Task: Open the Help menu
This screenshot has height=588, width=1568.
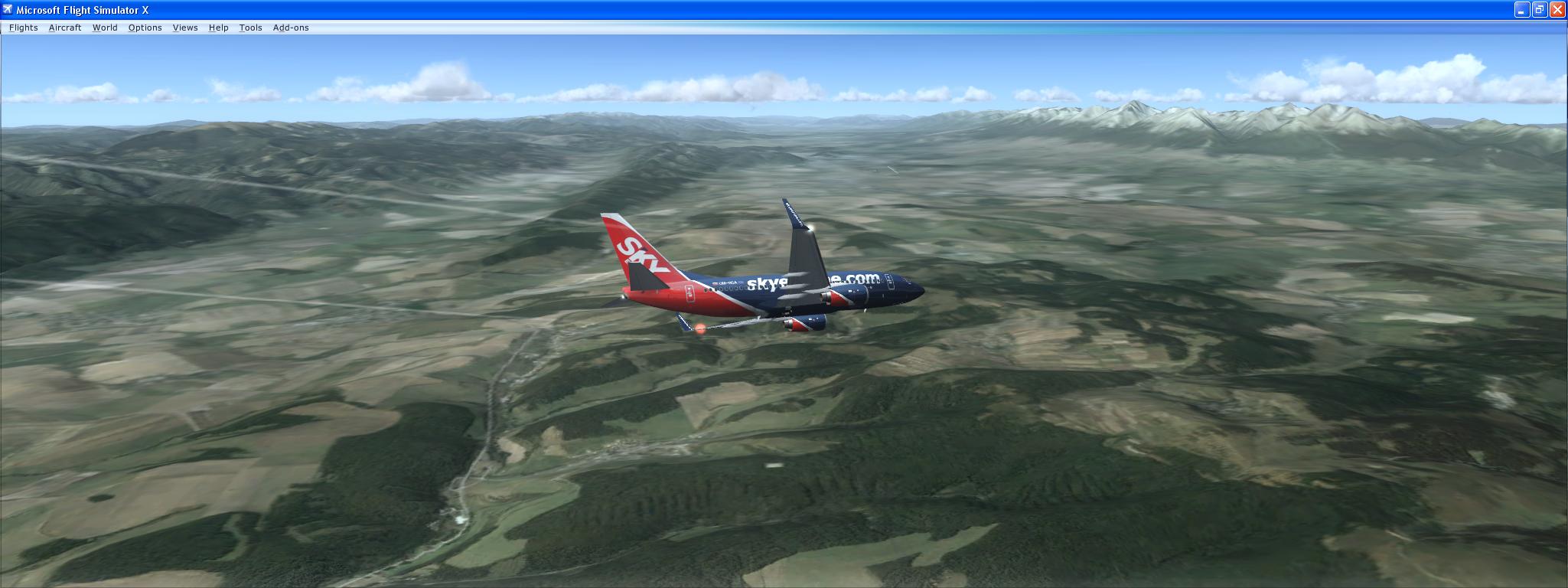Action: [218, 28]
